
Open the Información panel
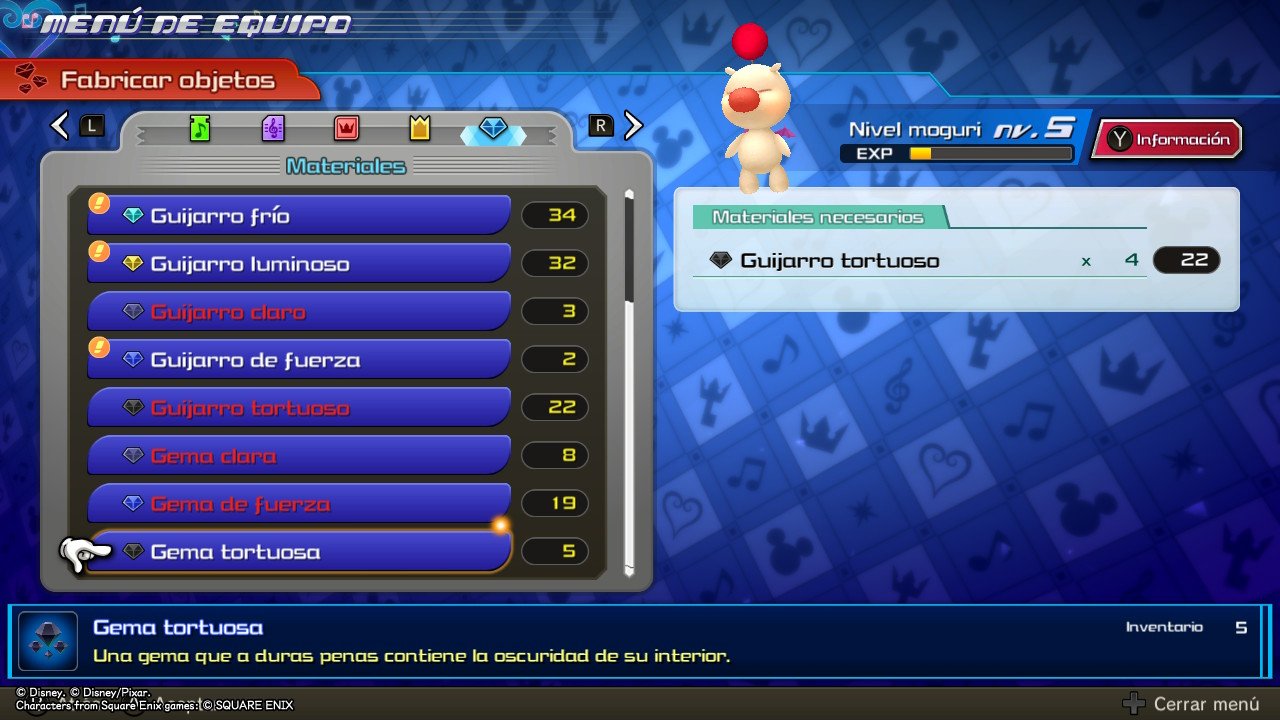[1168, 140]
